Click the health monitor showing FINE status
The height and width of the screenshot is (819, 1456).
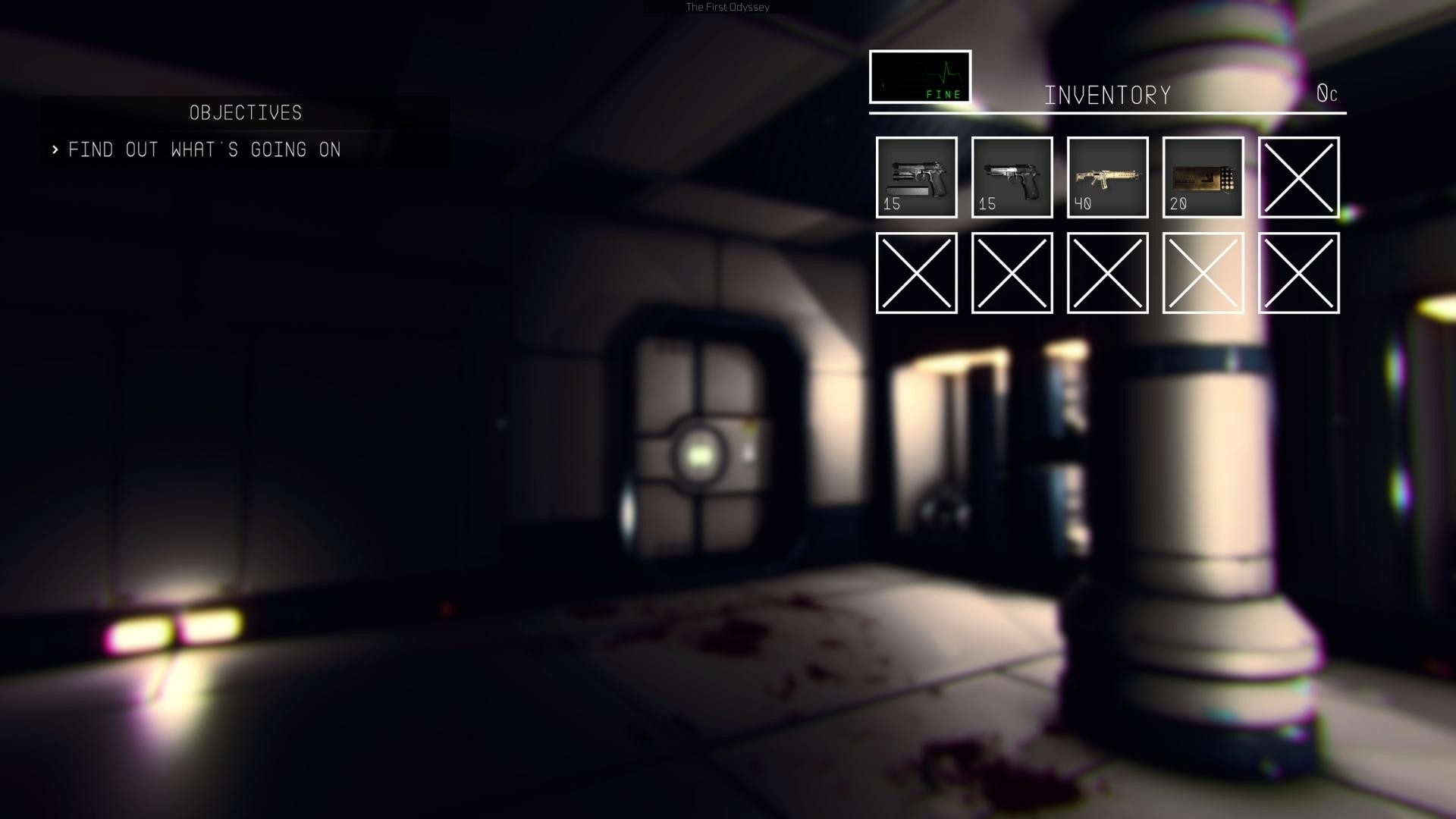click(x=920, y=78)
